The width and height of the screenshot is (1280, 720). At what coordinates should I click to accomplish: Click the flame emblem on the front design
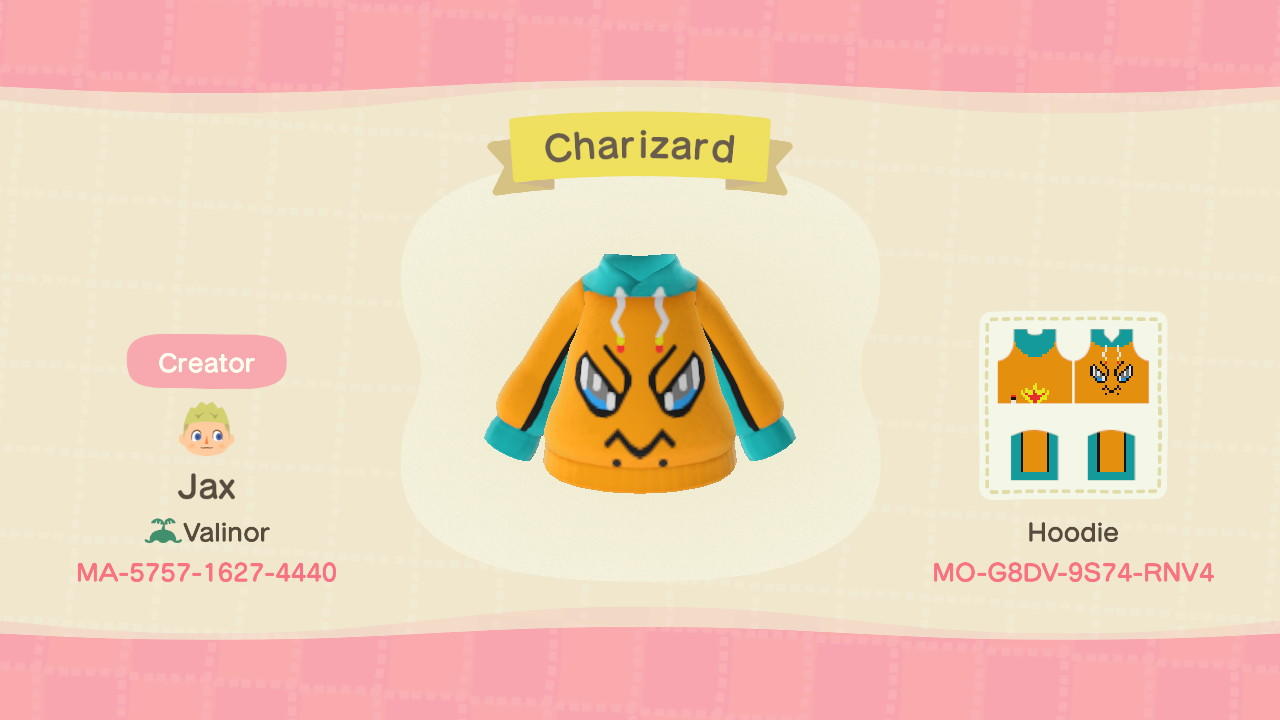[1035, 393]
